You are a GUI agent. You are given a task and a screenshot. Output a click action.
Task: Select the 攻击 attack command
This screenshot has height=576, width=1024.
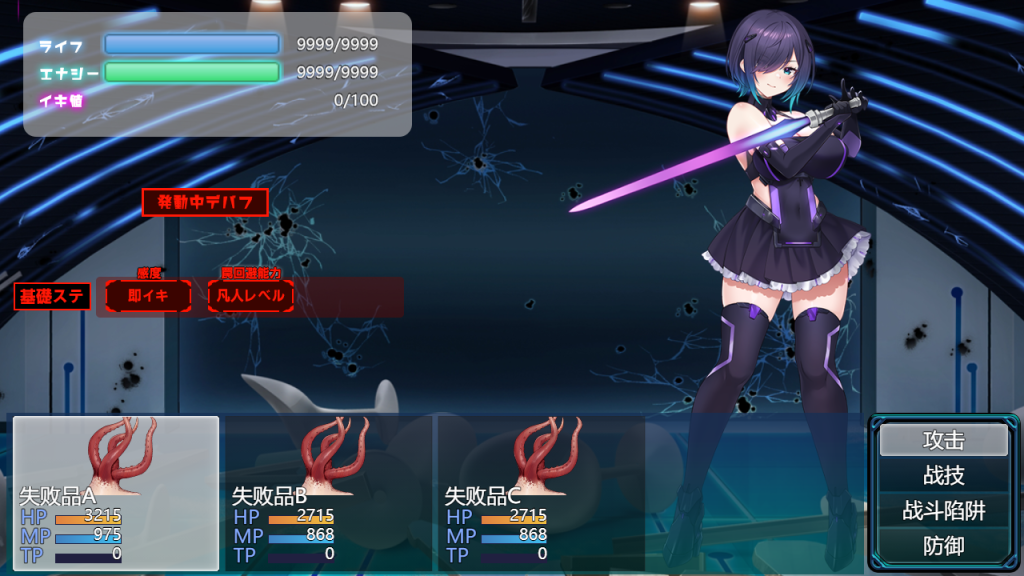[x=943, y=440]
